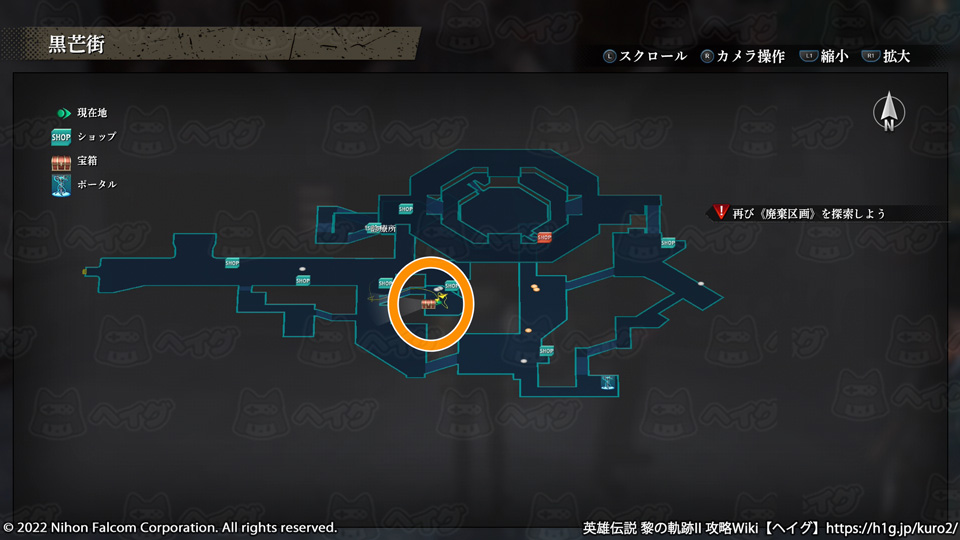
Task: Select the treasure chest marker on the map
Action: [x=429, y=303]
